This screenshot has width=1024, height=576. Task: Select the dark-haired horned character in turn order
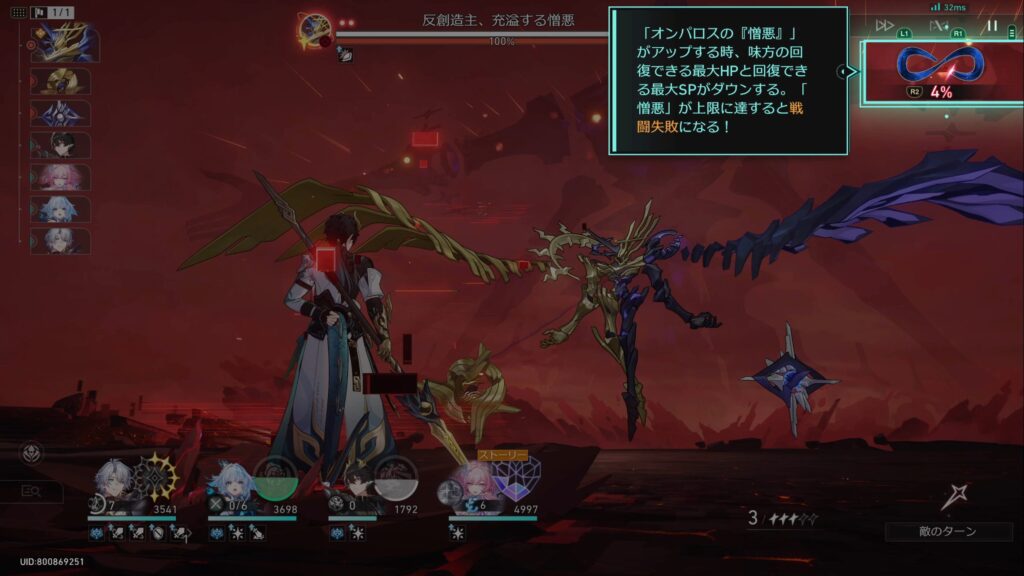pos(62,146)
